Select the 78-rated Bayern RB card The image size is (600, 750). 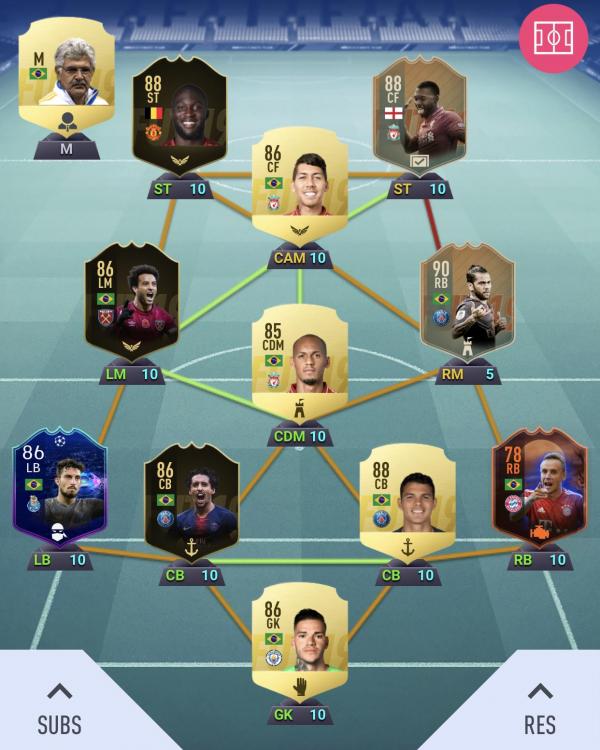point(539,490)
